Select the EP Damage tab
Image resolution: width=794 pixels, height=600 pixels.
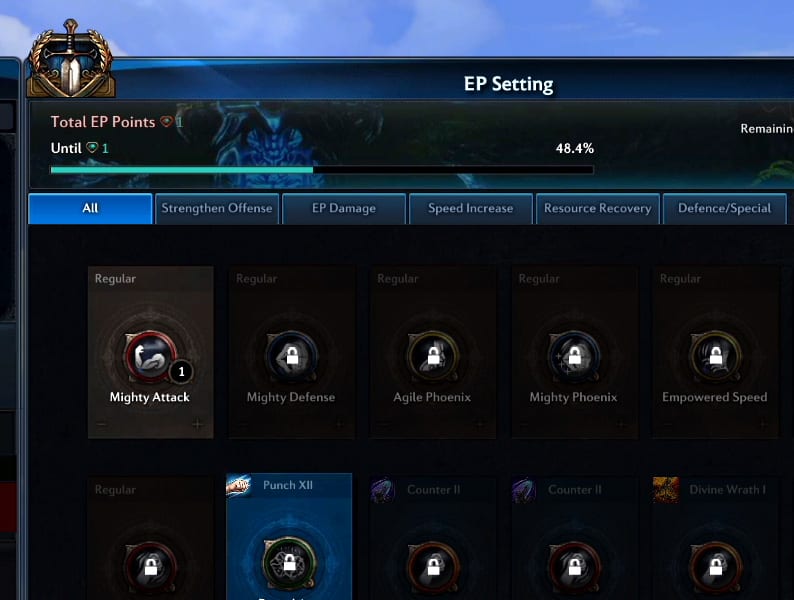tap(344, 208)
